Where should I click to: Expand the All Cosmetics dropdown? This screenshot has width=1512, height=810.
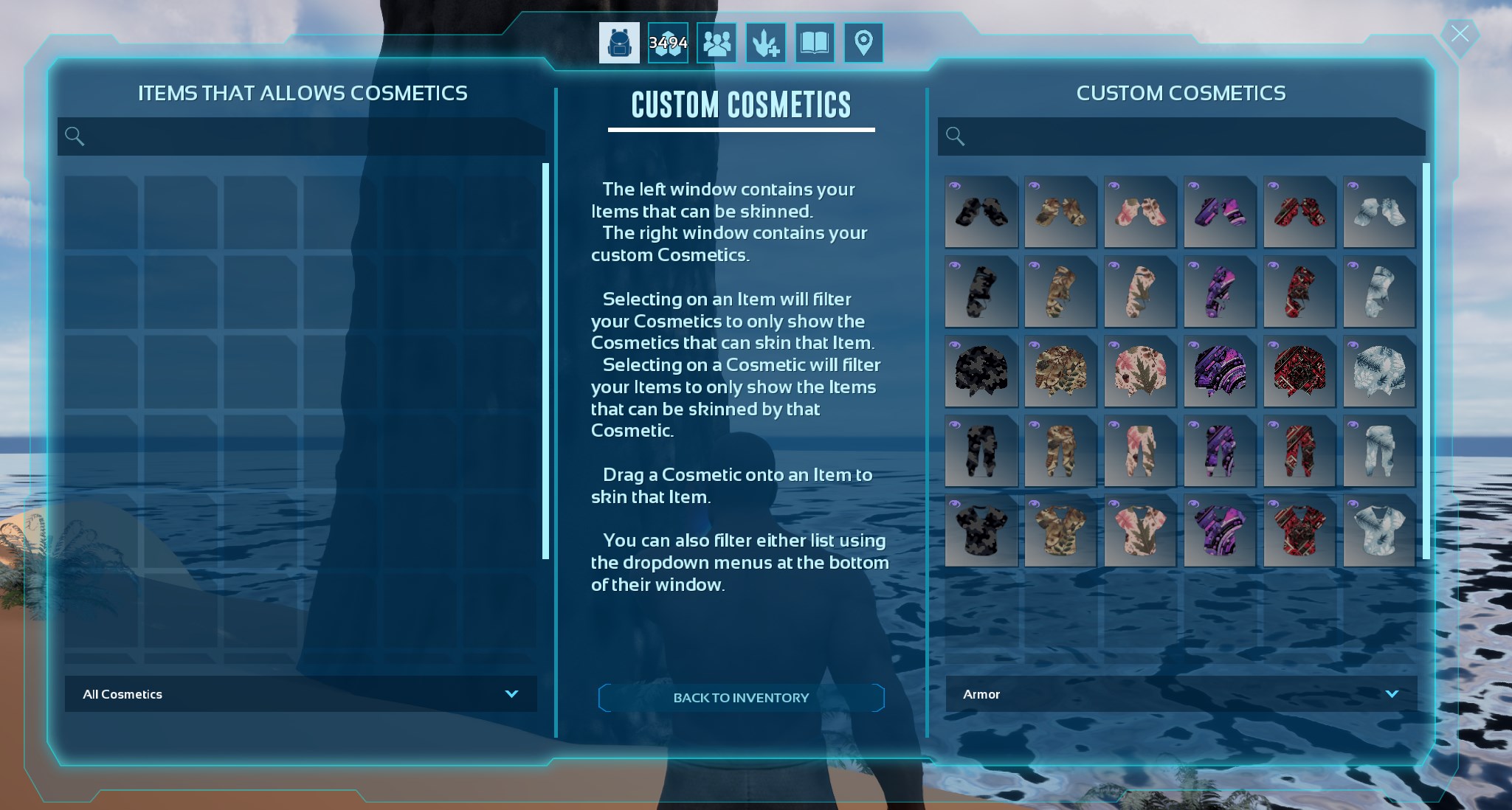tap(300, 694)
